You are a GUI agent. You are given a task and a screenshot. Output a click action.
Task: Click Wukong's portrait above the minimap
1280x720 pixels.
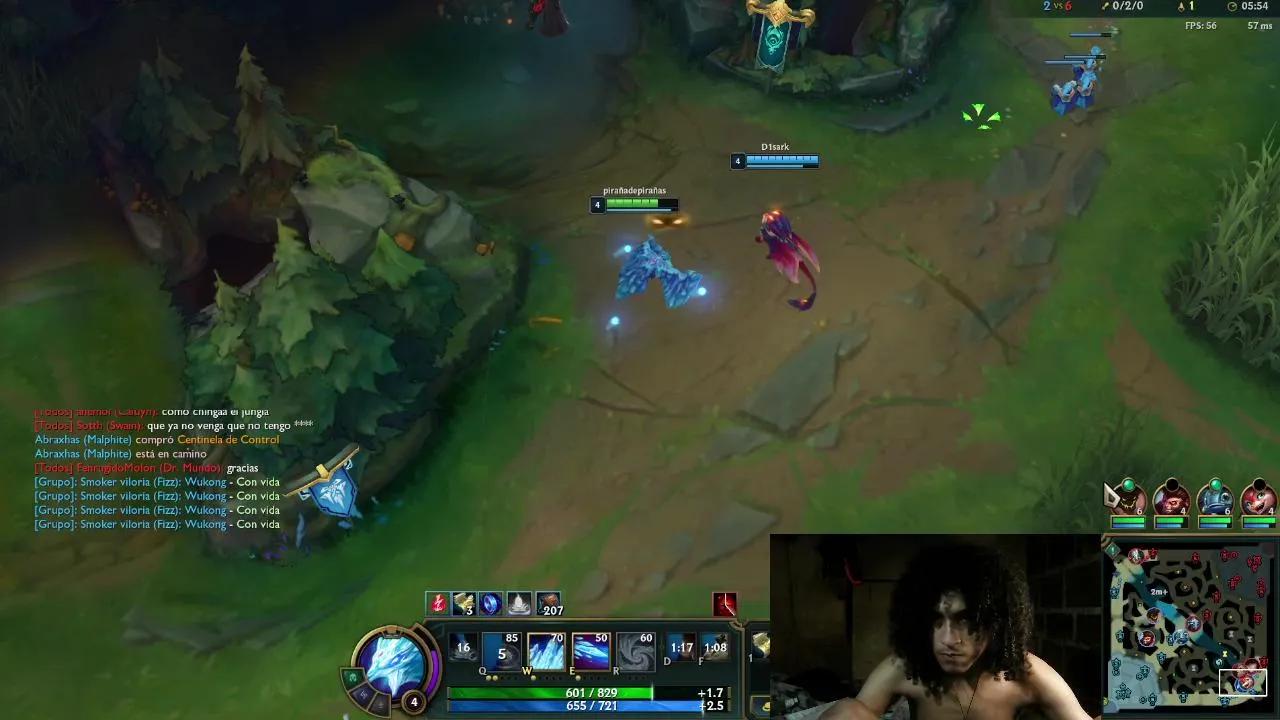[x=1172, y=498]
